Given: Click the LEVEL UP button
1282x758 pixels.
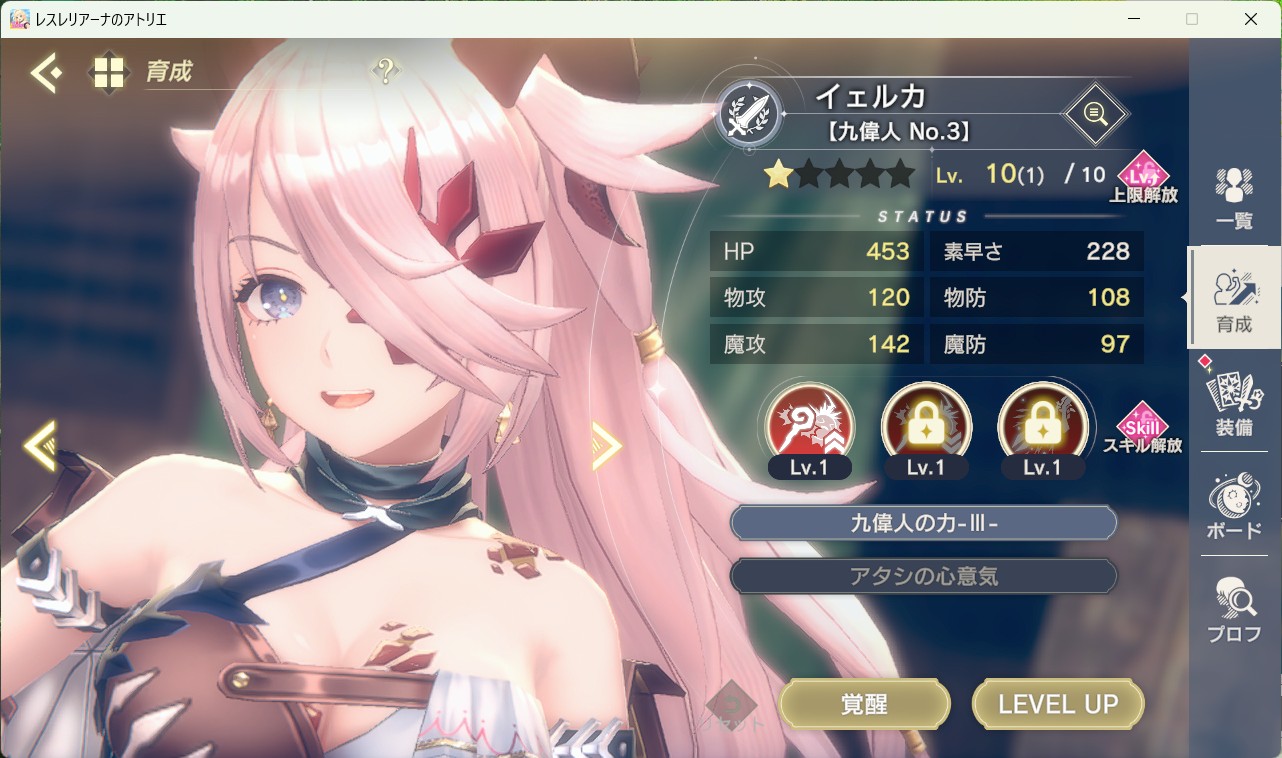Looking at the screenshot, I should pyautogui.click(x=1058, y=703).
